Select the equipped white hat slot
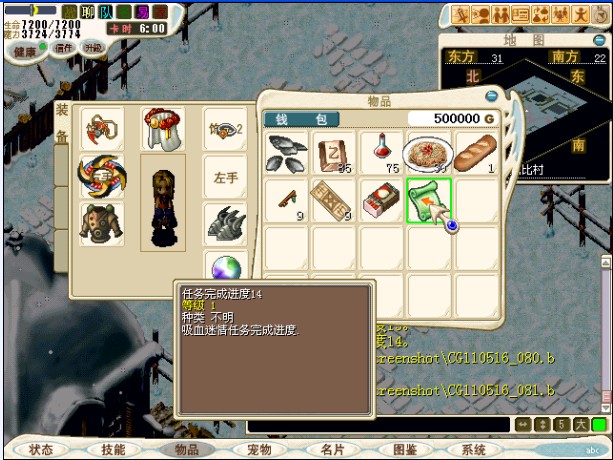The height and width of the screenshot is (460, 613). click(x=162, y=128)
